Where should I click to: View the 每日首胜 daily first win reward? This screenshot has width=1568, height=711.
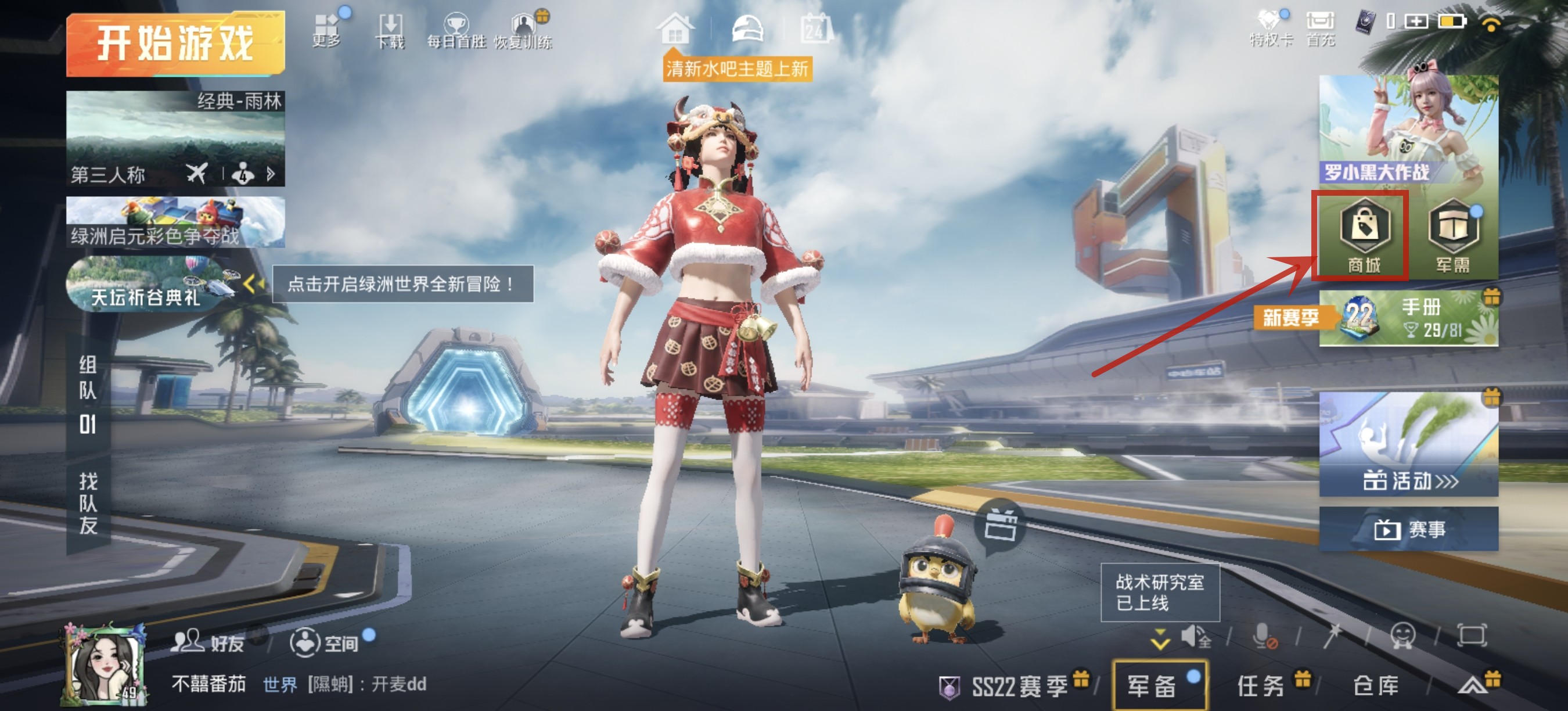click(456, 30)
